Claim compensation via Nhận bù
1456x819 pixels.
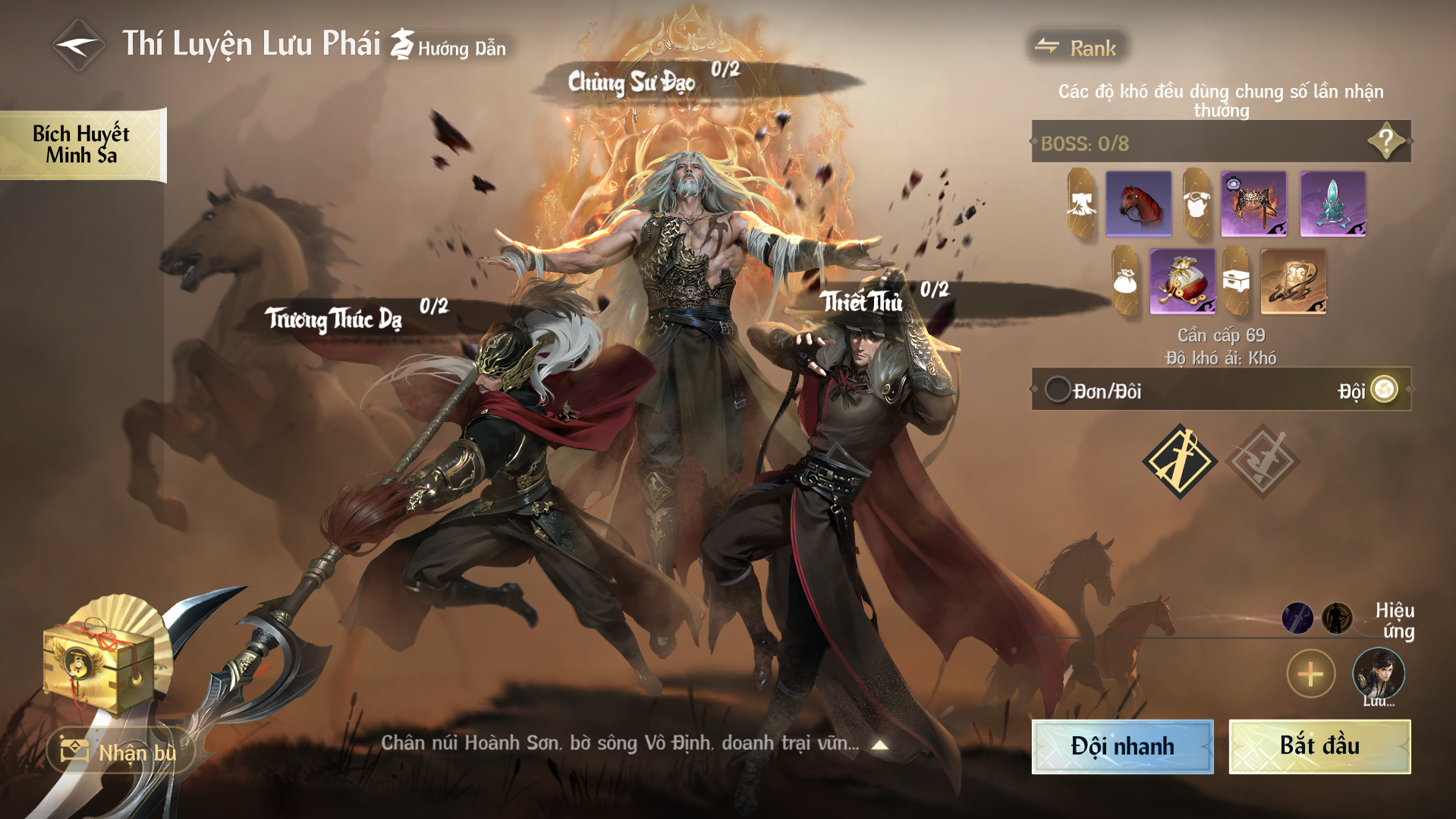click(x=121, y=751)
